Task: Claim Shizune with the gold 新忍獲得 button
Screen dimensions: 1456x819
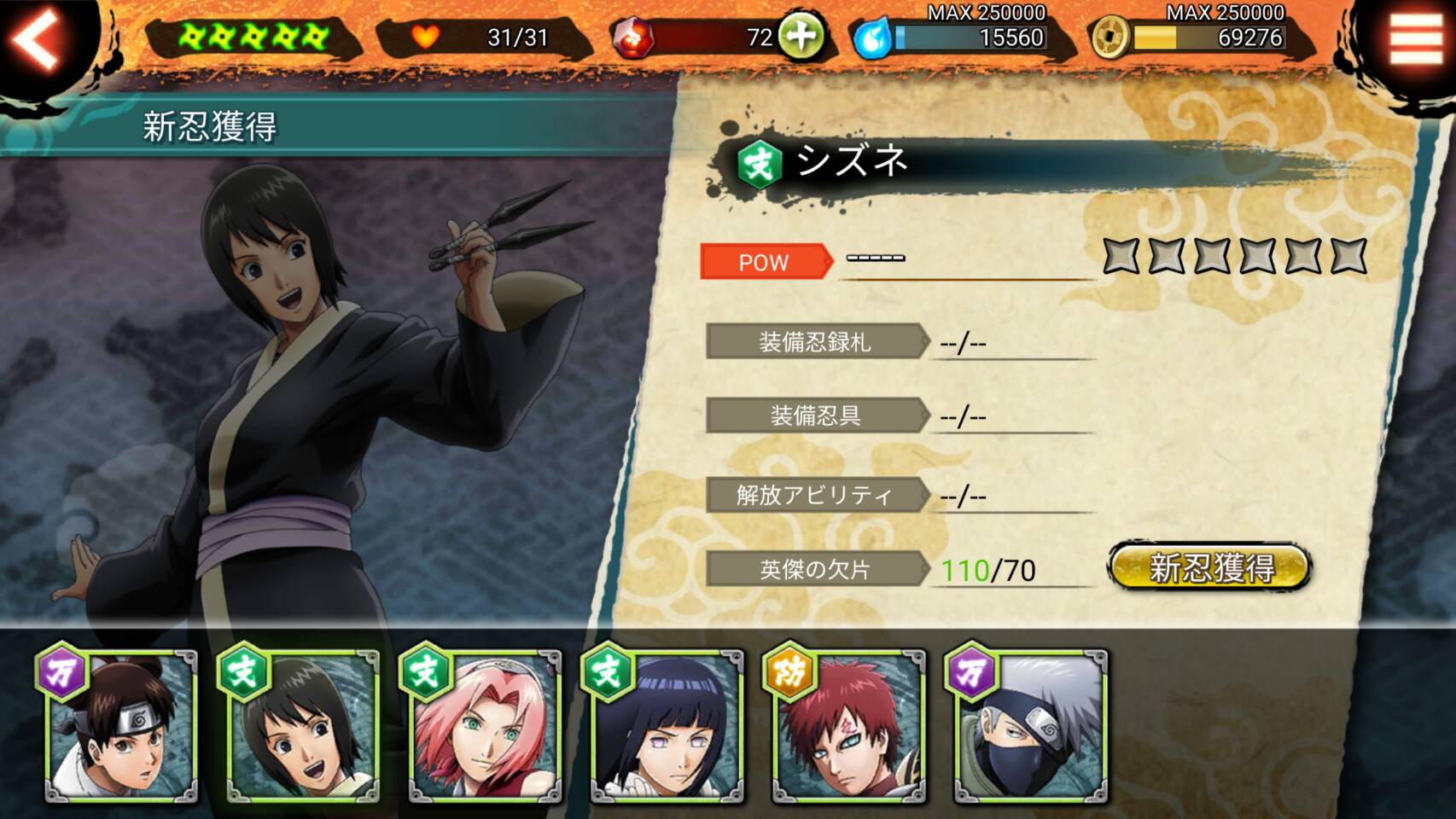Action: [x=1209, y=567]
